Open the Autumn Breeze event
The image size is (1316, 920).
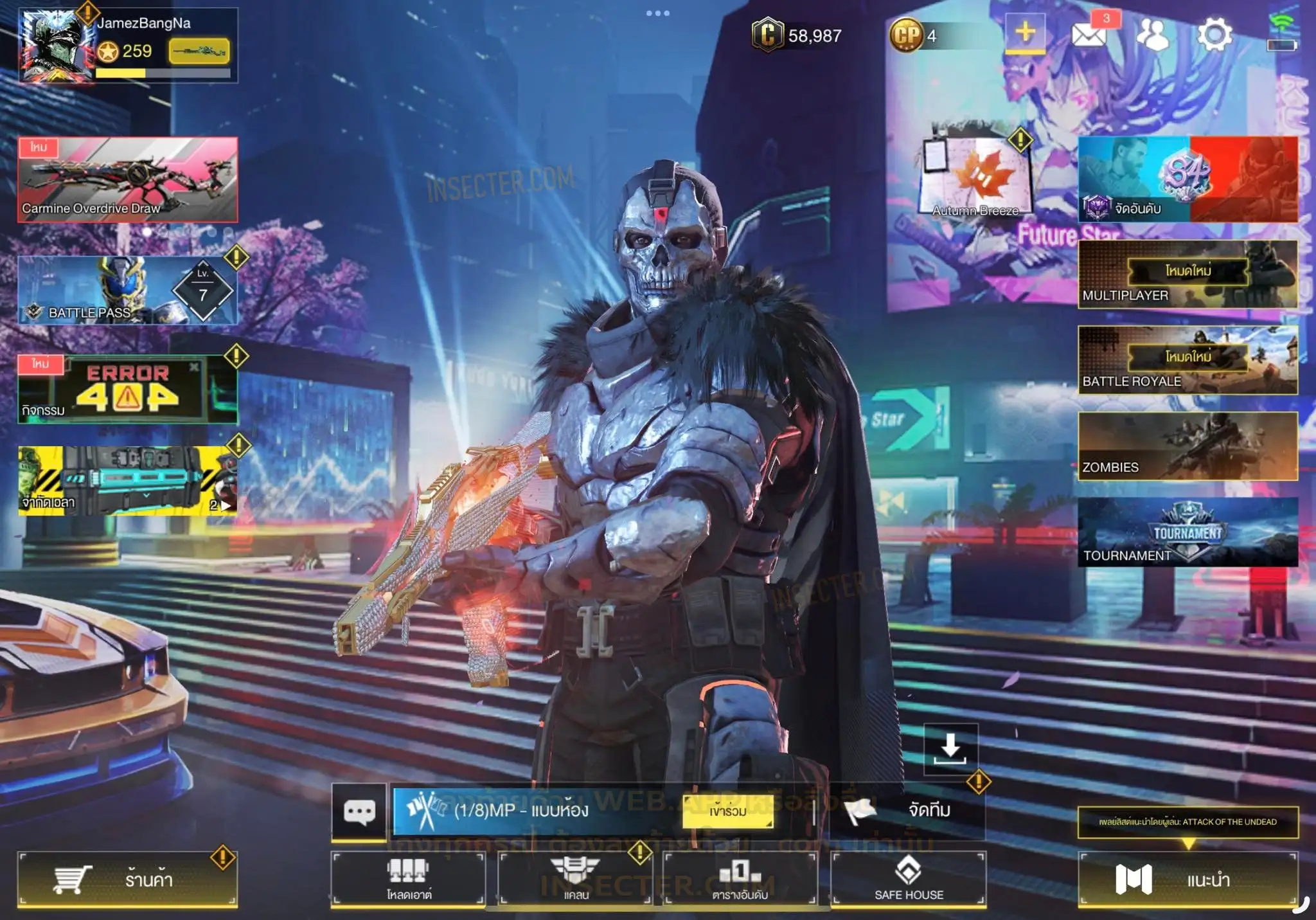pyautogui.click(x=975, y=175)
